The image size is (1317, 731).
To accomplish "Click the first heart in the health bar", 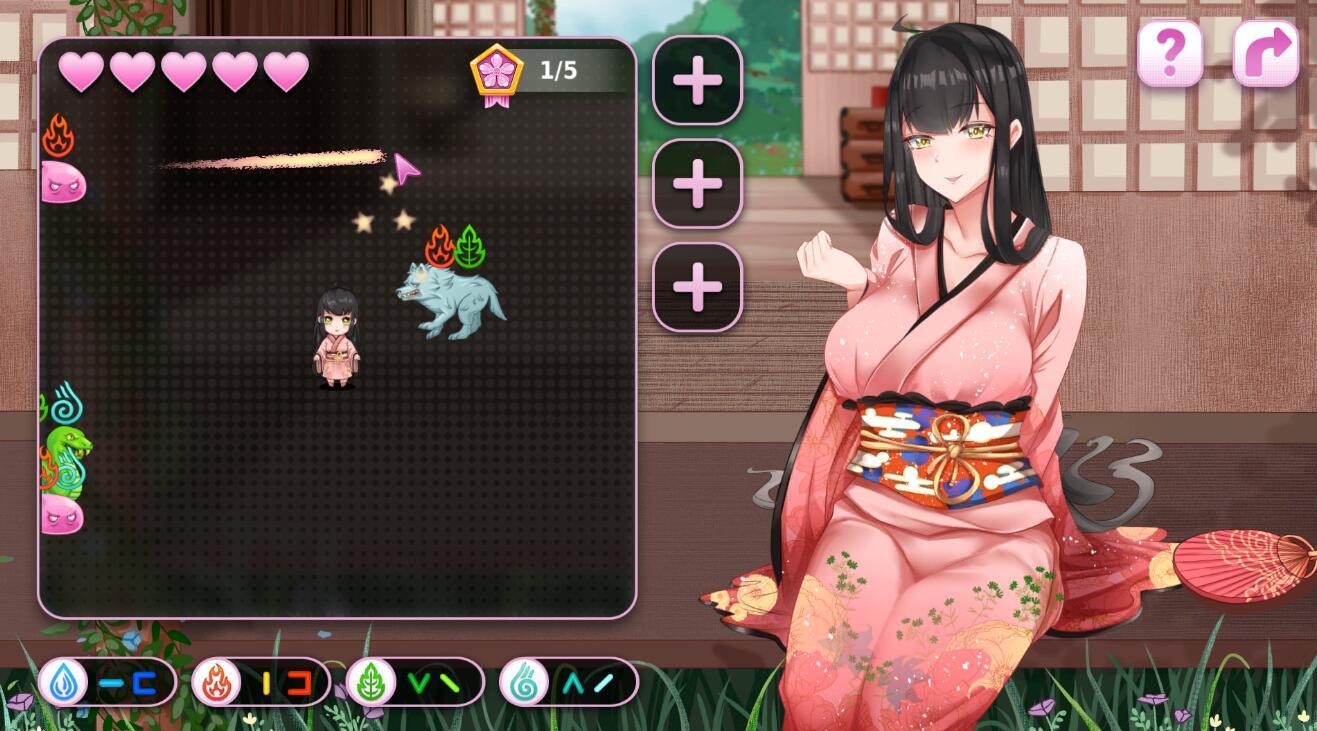I will [80, 70].
